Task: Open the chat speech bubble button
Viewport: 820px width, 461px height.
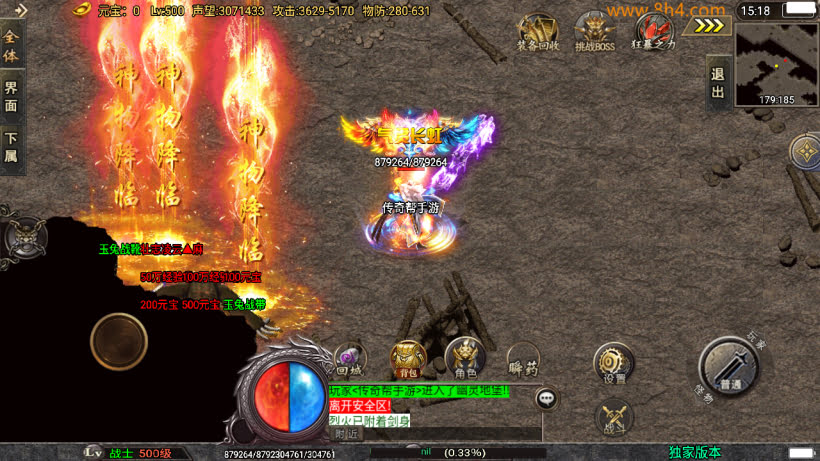Action: pyautogui.click(x=547, y=399)
